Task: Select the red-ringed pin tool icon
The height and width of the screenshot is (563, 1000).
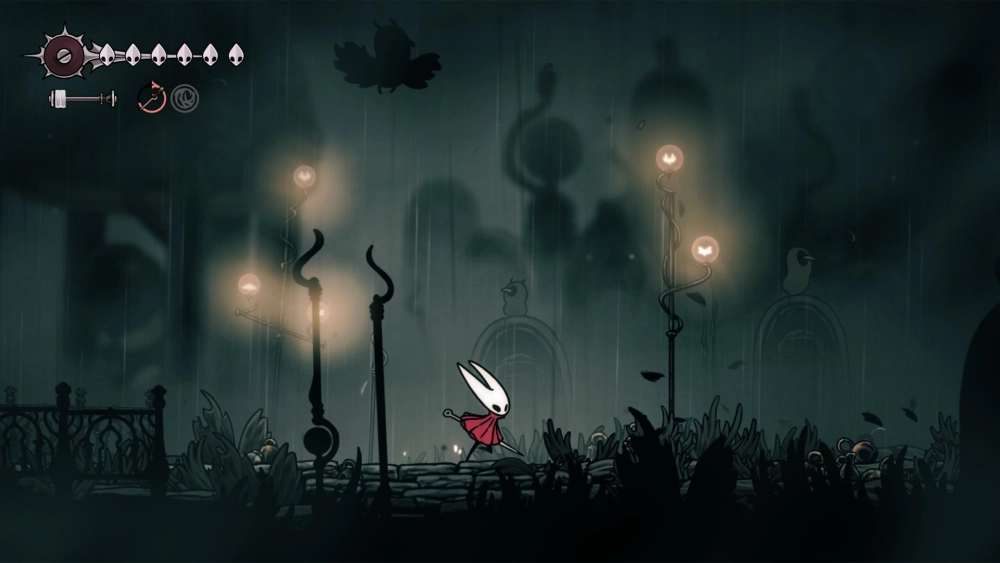Action: click(152, 97)
